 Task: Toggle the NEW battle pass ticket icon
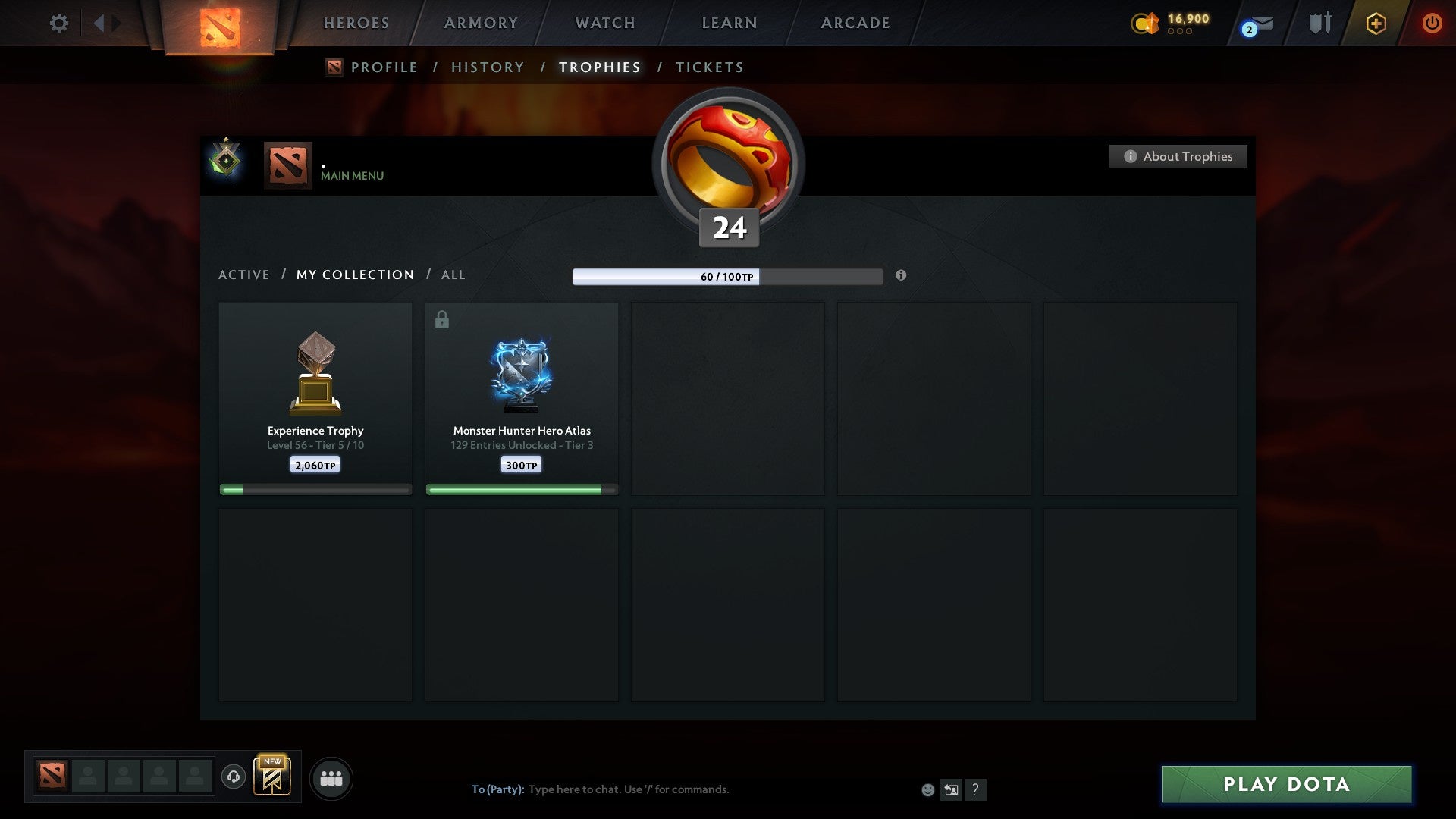tap(273, 777)
